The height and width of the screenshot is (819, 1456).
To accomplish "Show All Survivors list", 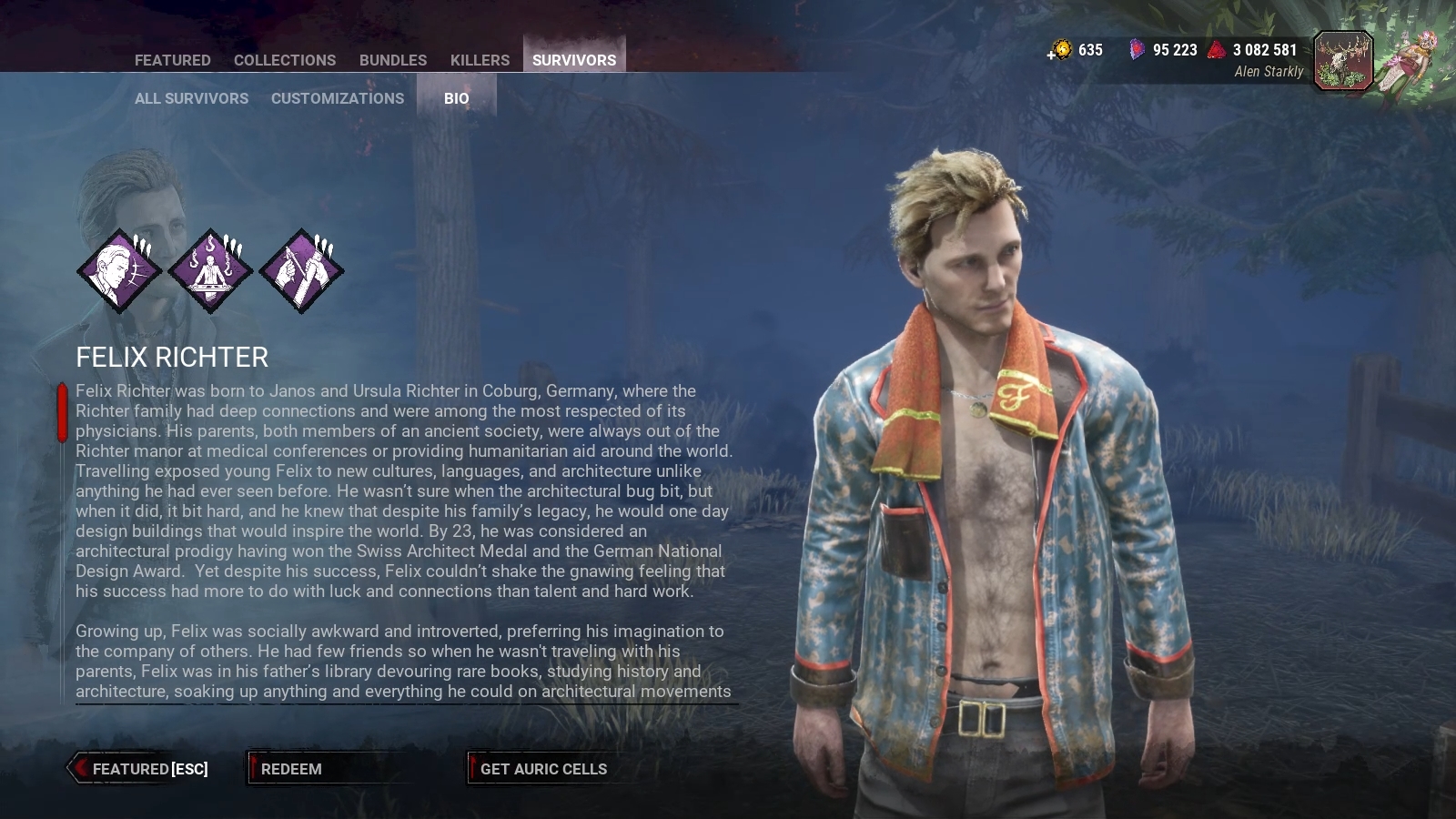I will point(191,98).
